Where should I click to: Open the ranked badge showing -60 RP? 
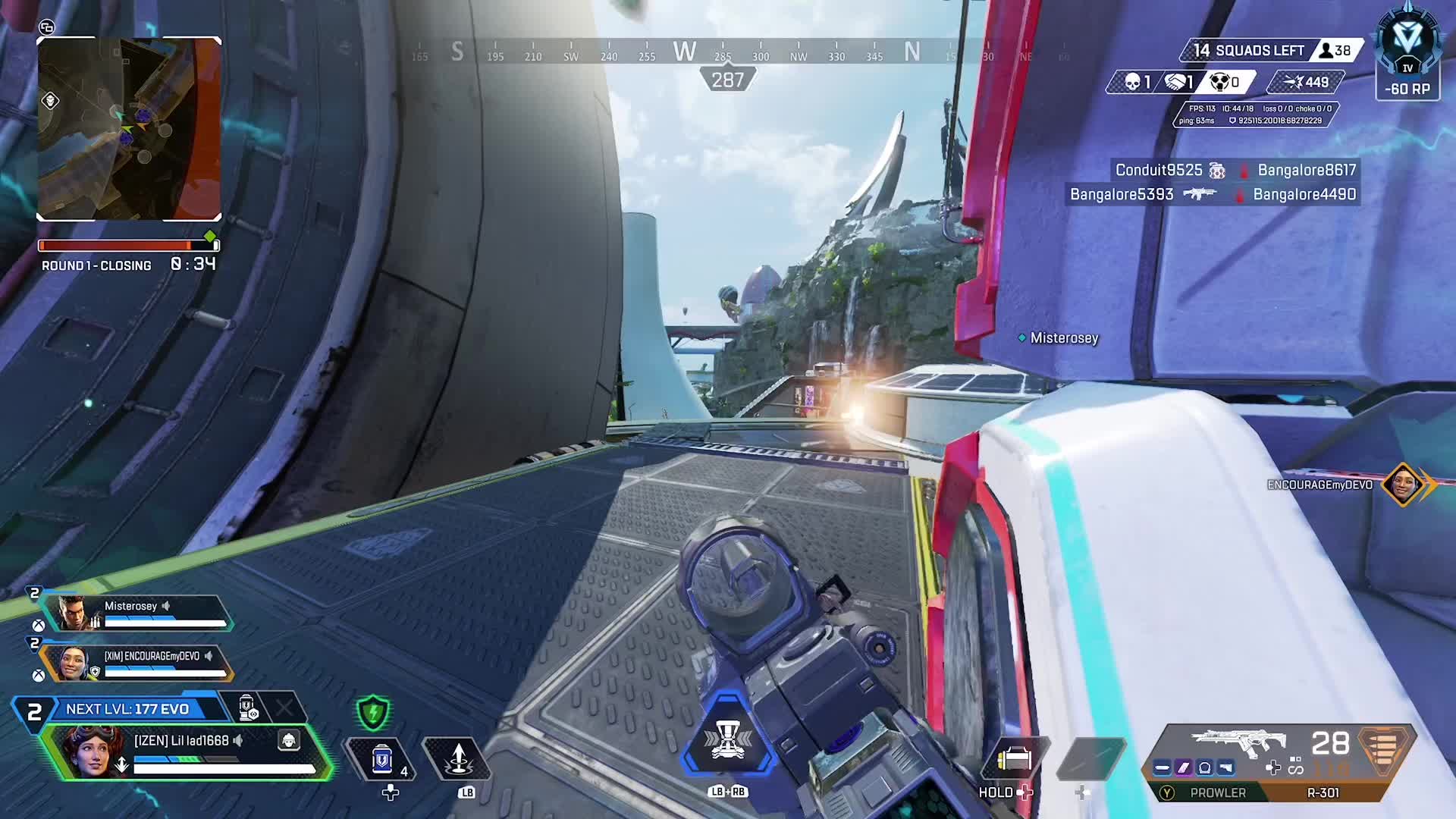coord(1407,55)
